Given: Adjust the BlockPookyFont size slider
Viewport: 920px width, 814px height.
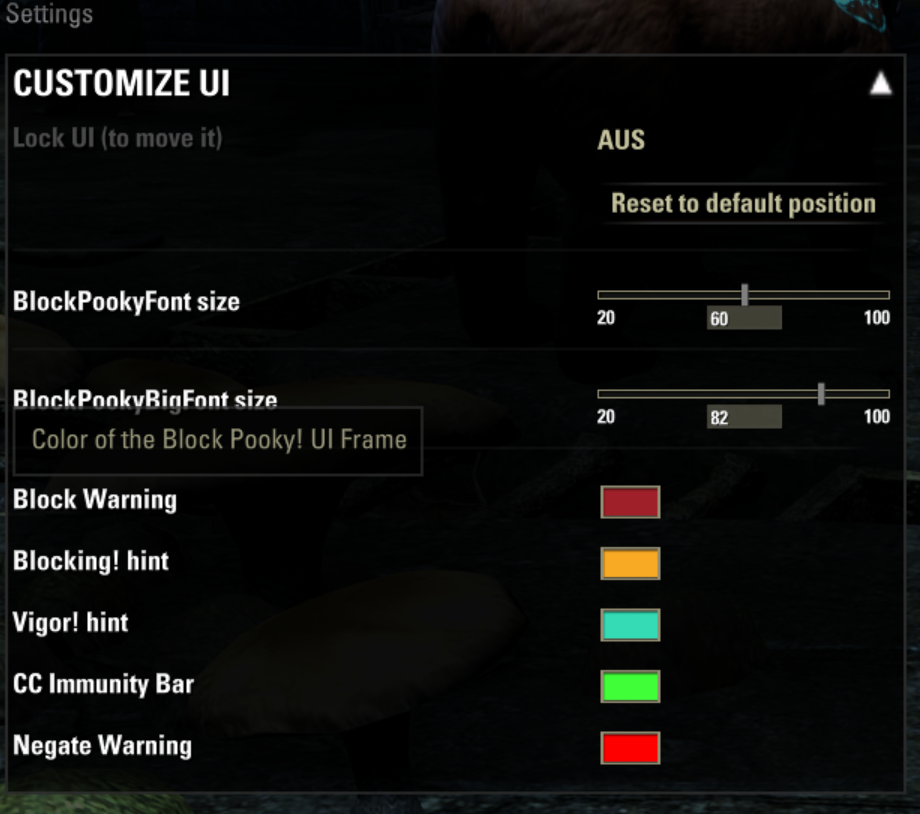Looking at the screenshot, I should (745, 295).
